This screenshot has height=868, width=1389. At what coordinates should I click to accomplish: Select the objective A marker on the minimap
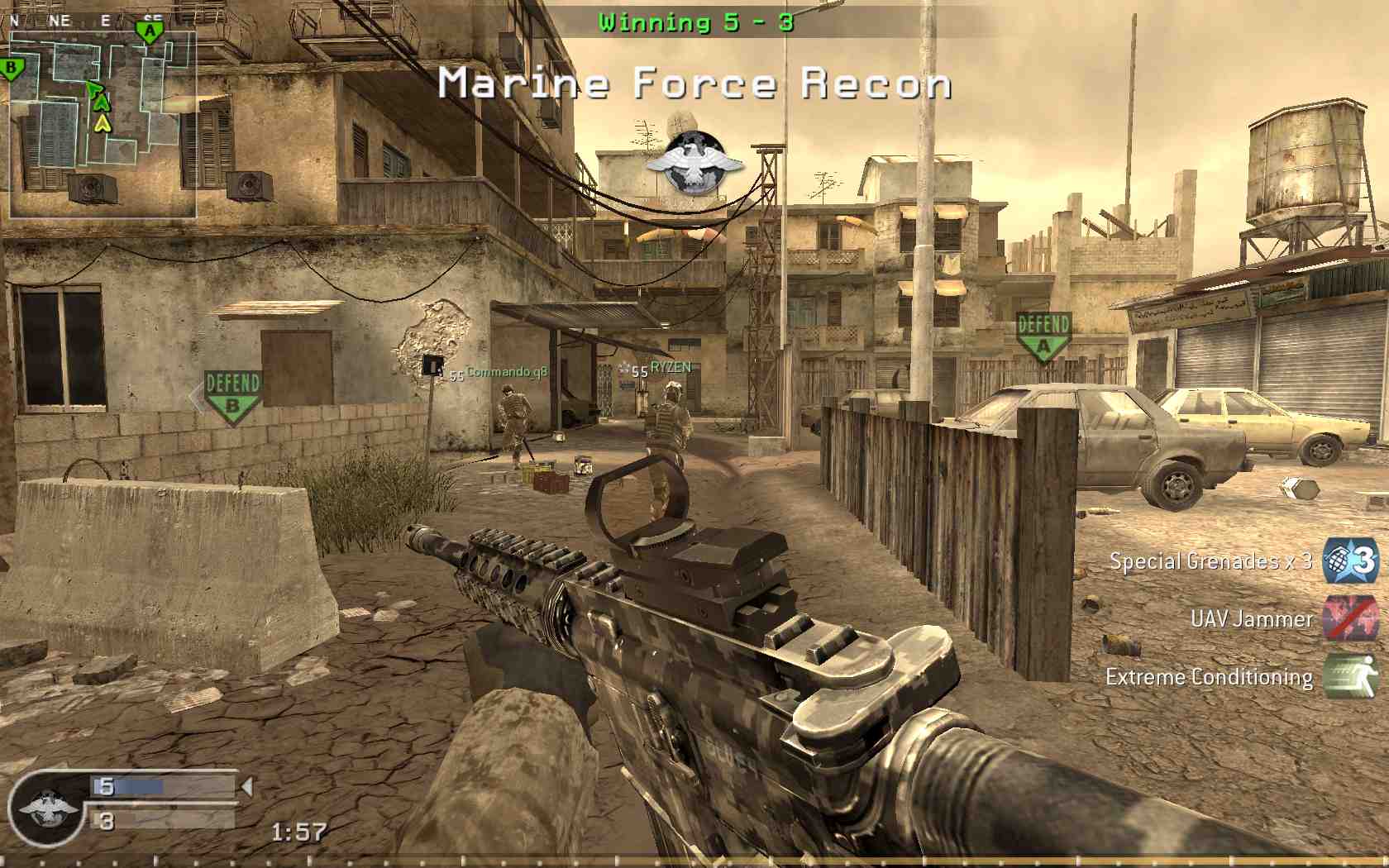pos(150,29)
